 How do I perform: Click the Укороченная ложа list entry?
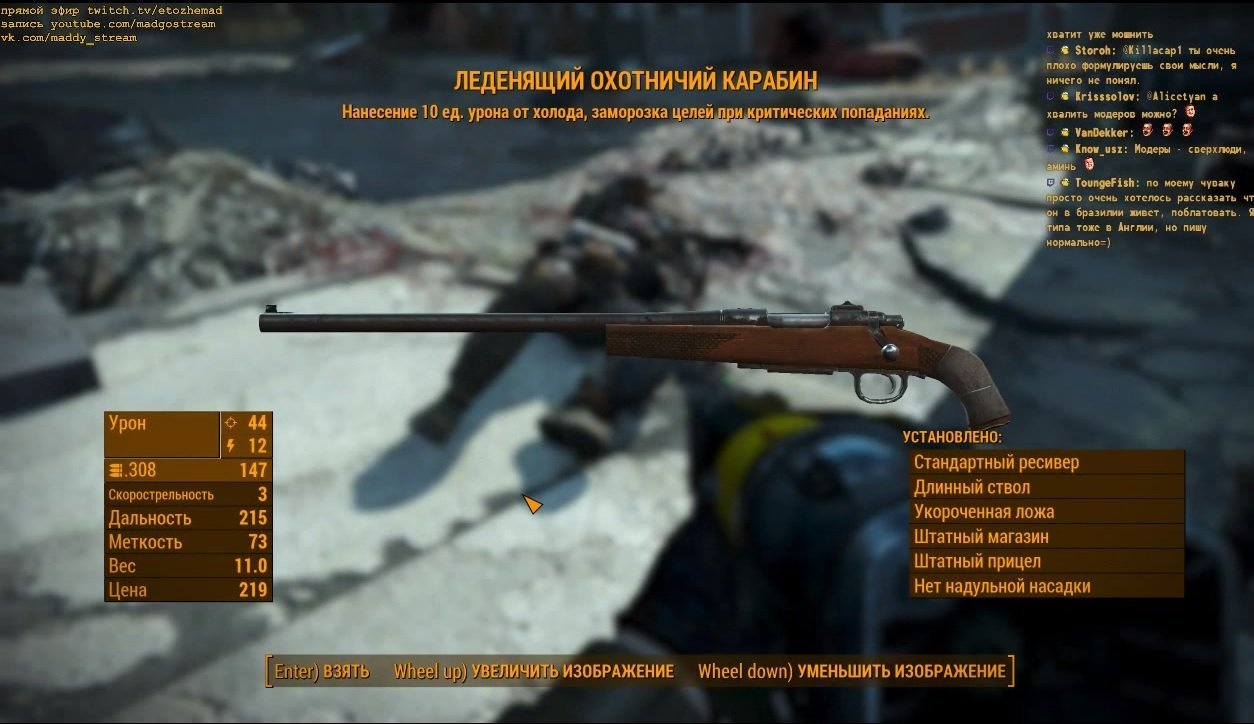point(1046,512)
